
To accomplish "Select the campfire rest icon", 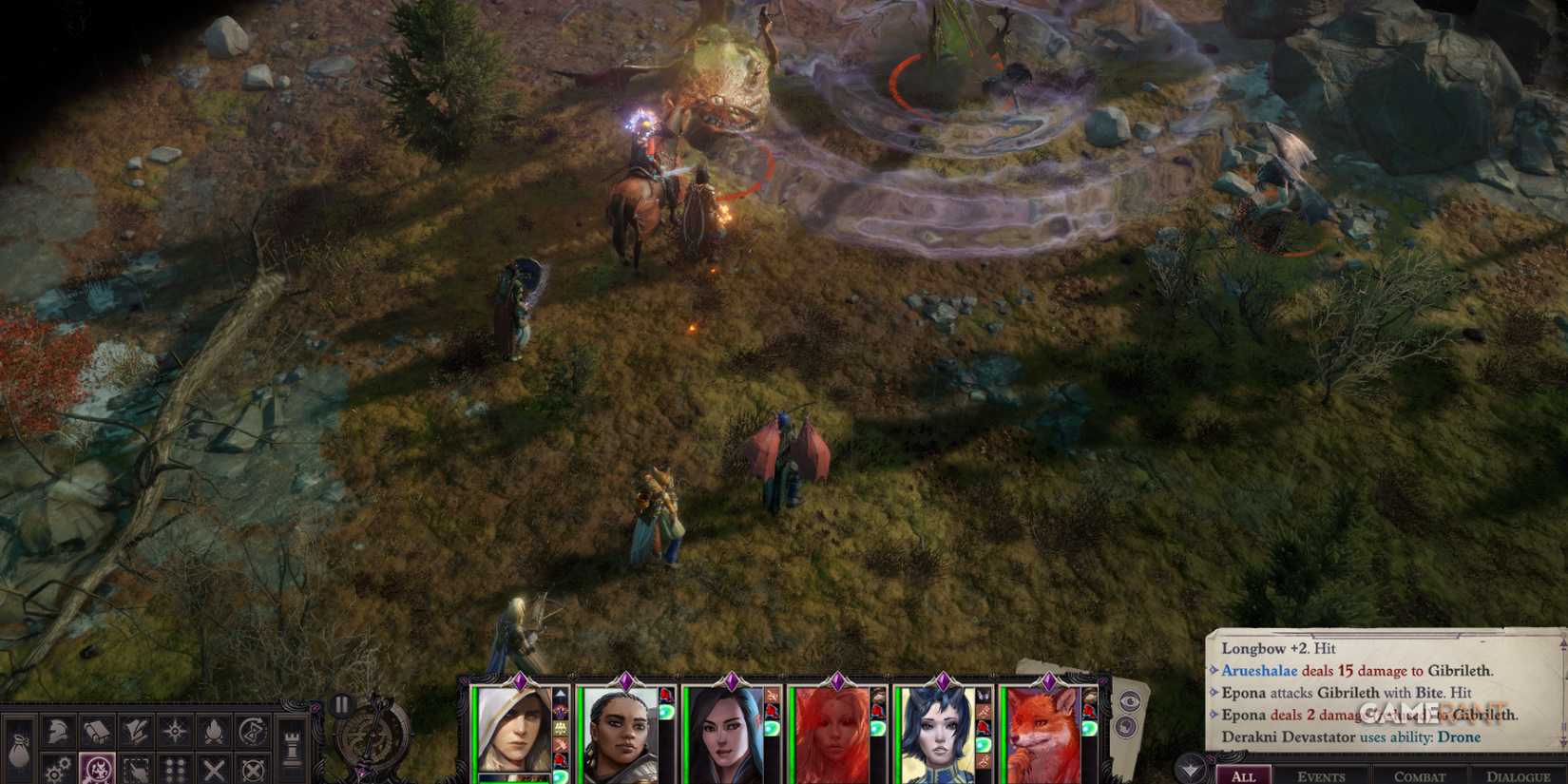I will [213, 731].
